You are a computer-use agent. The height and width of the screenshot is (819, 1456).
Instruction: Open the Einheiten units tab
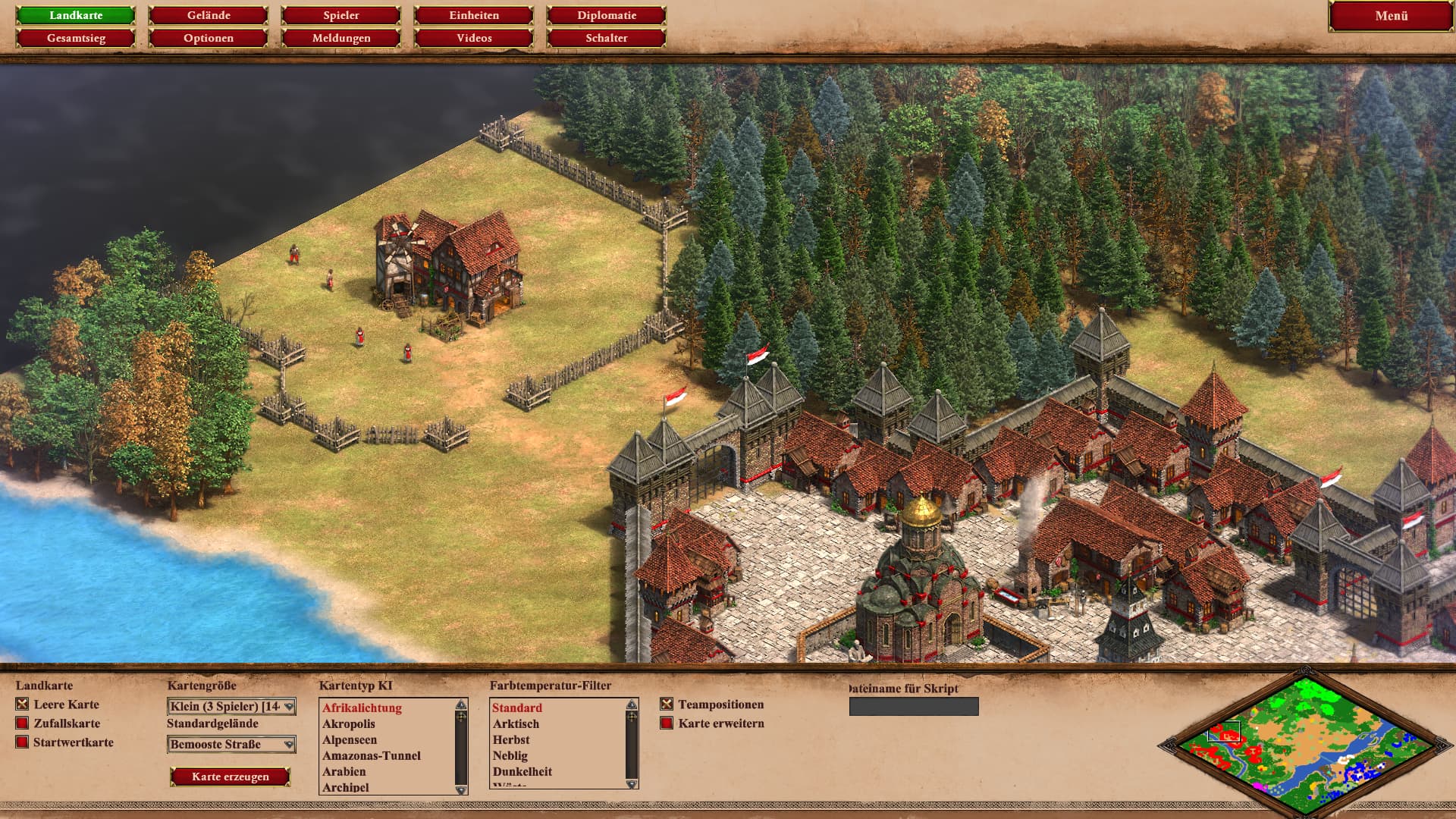474,15
